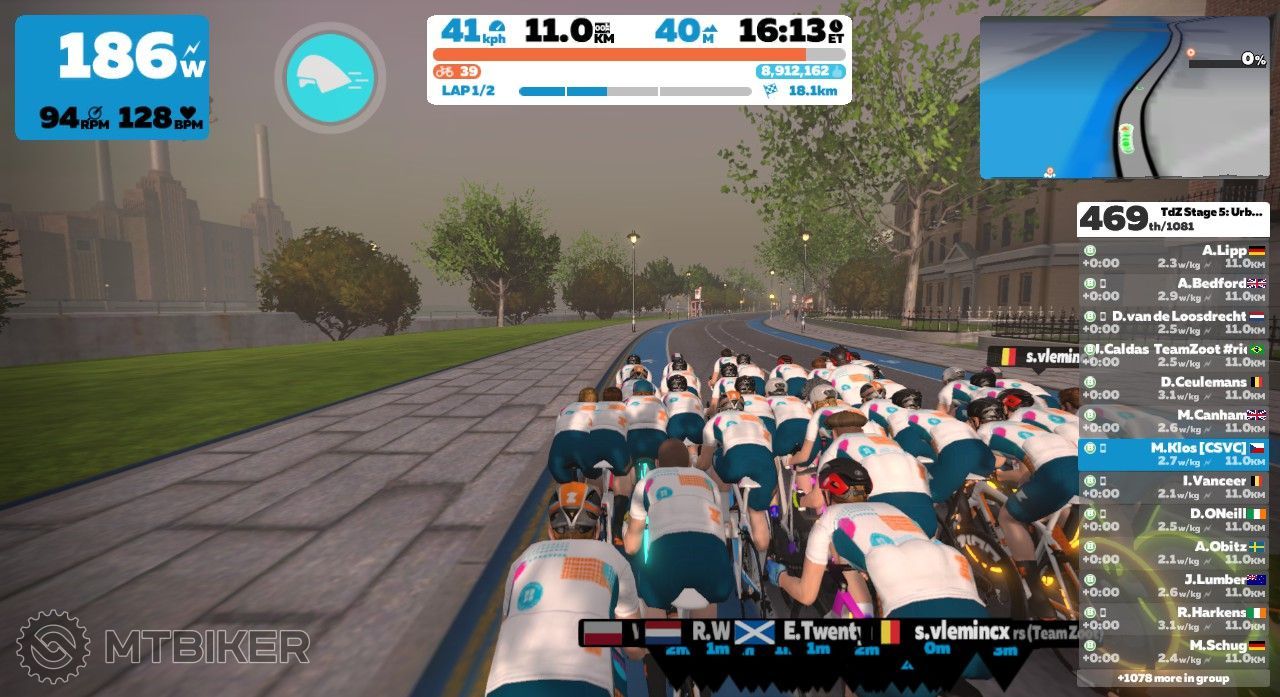This screenshot has width=1280, height=697.
Task: Select A.Obitz in the riders list
Action: pos(1173,553)
